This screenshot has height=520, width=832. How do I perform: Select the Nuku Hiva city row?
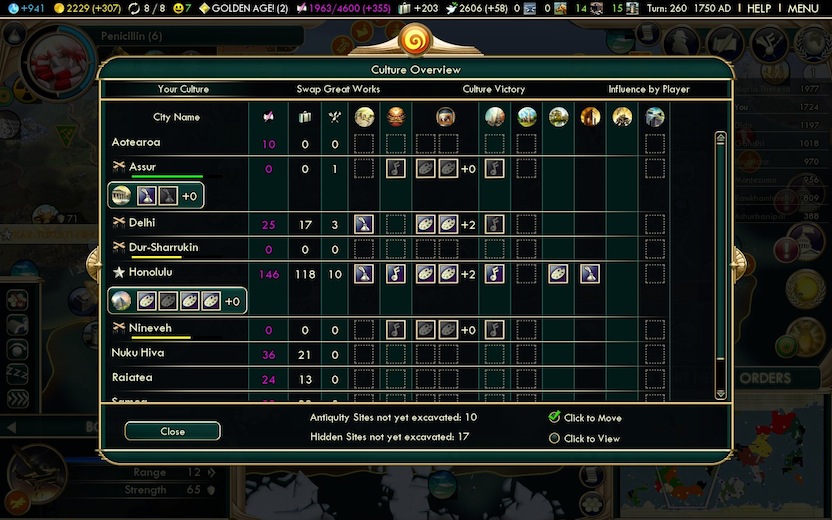(138, 353)
